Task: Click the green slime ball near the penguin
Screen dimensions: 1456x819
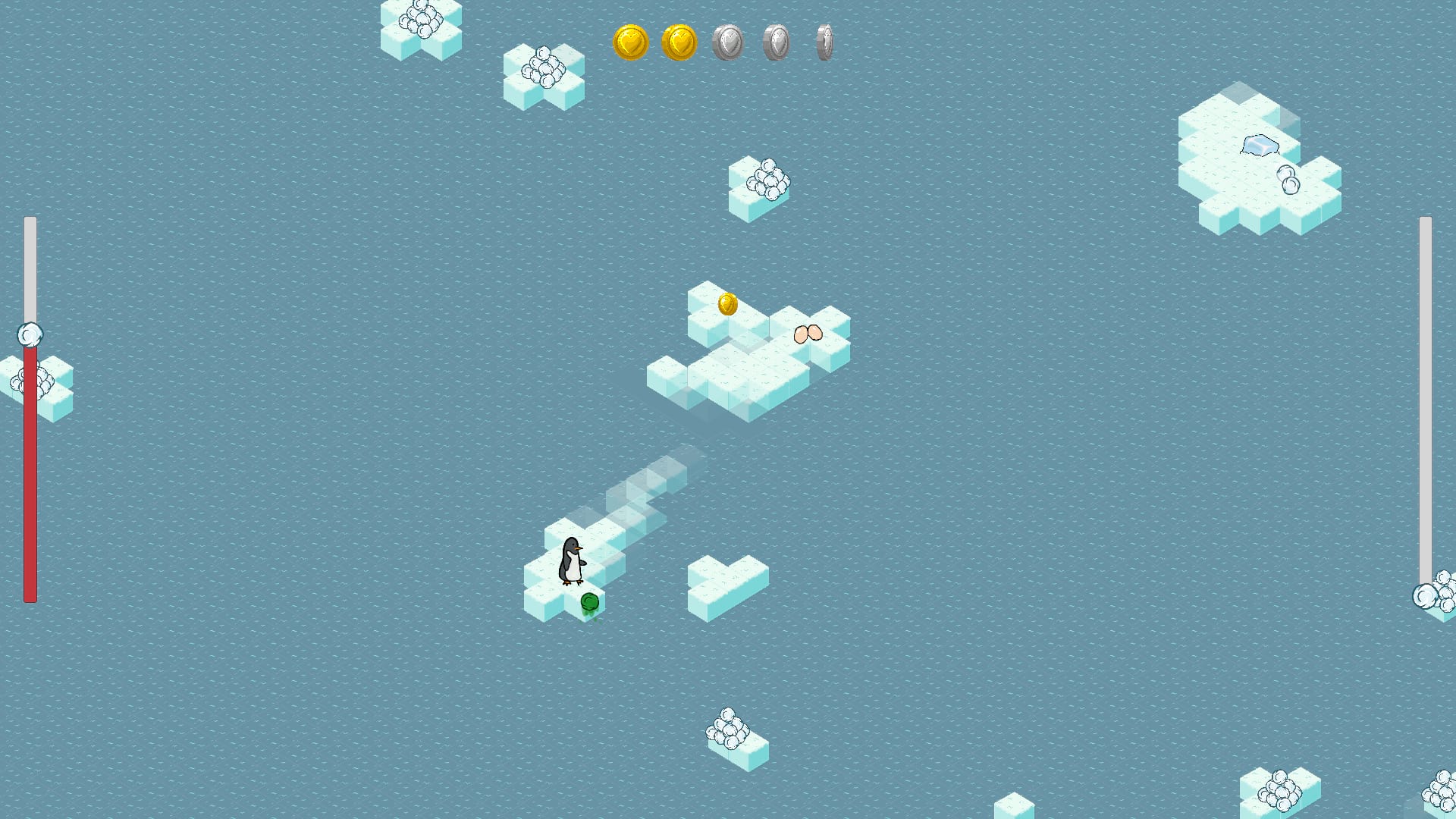Action: 588,601
